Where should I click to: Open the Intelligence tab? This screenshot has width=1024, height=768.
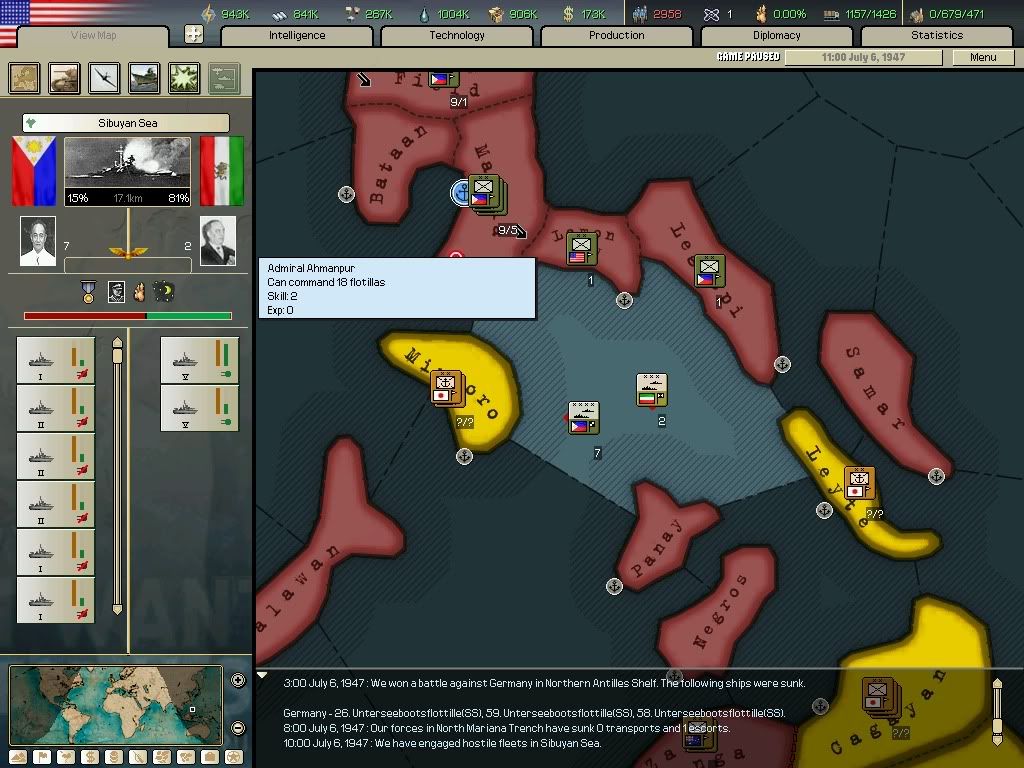297,35
